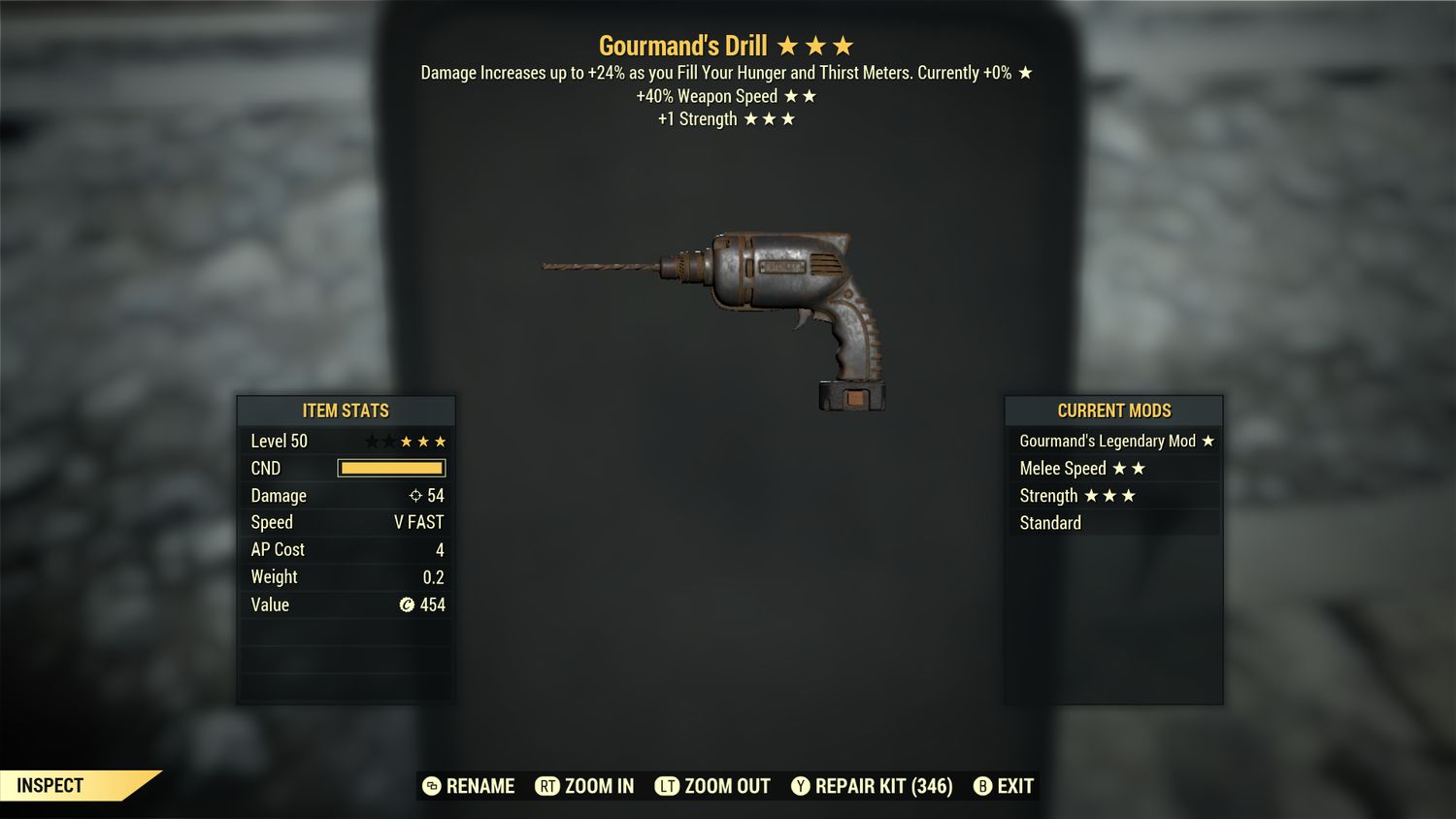Choose the Zoom Out button
1456x819 pixels.
(713, 786)
